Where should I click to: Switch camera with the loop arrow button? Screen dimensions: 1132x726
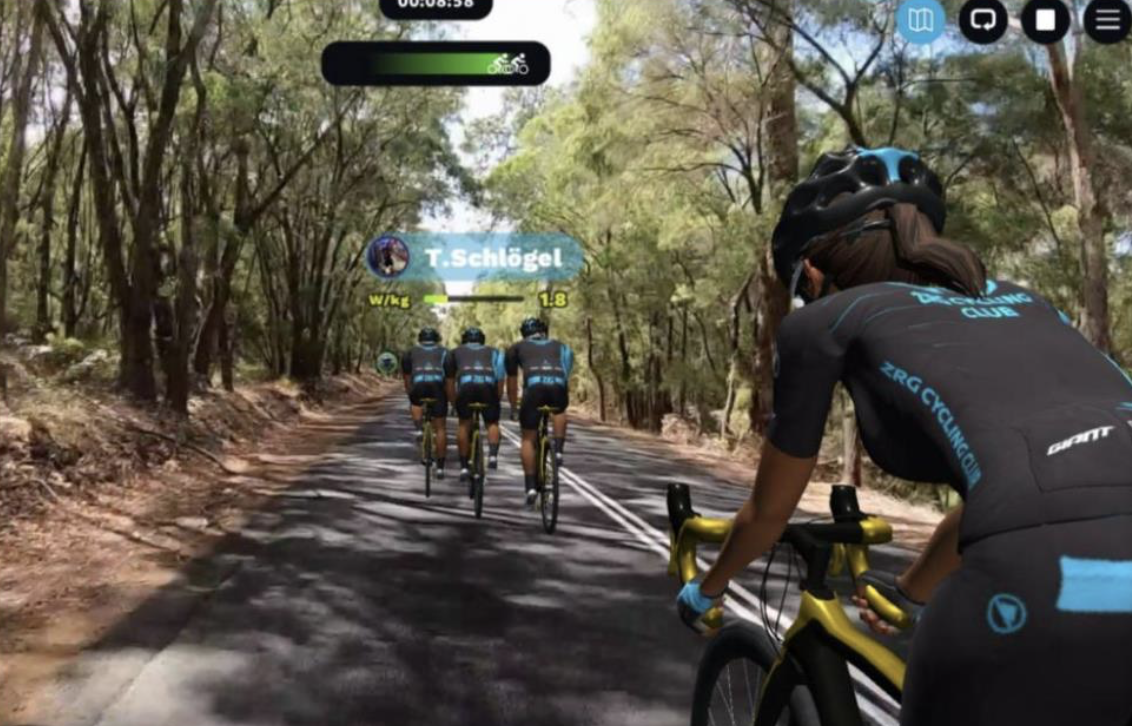tap(983, 21)
